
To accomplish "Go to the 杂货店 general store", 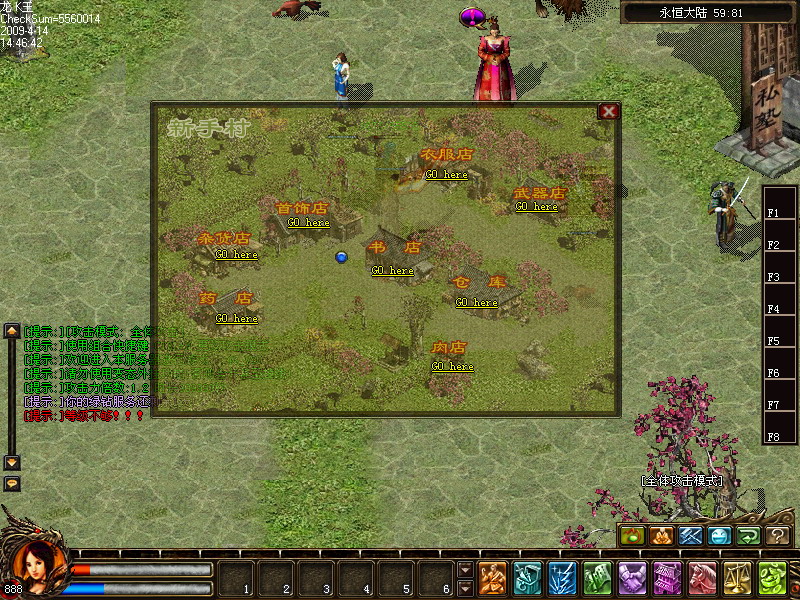I will tap(236, 255).
